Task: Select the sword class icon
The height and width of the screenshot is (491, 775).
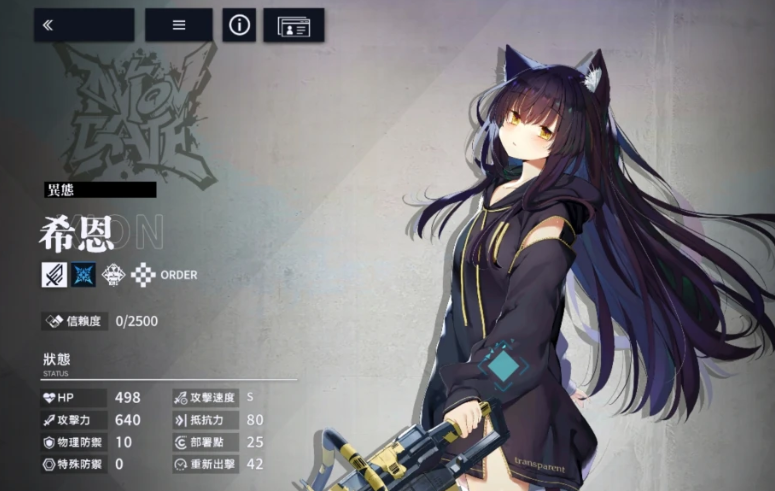Action: pyautogui.click(x=55, y=274)
